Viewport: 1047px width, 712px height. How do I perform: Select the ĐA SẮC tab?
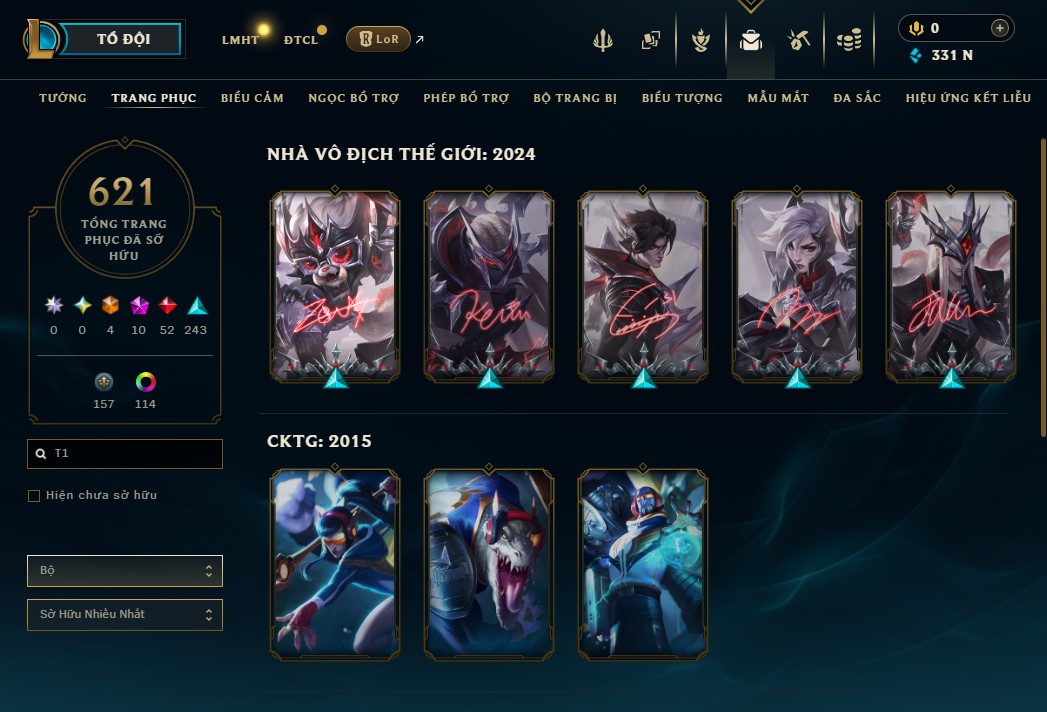tap(857, 98)
